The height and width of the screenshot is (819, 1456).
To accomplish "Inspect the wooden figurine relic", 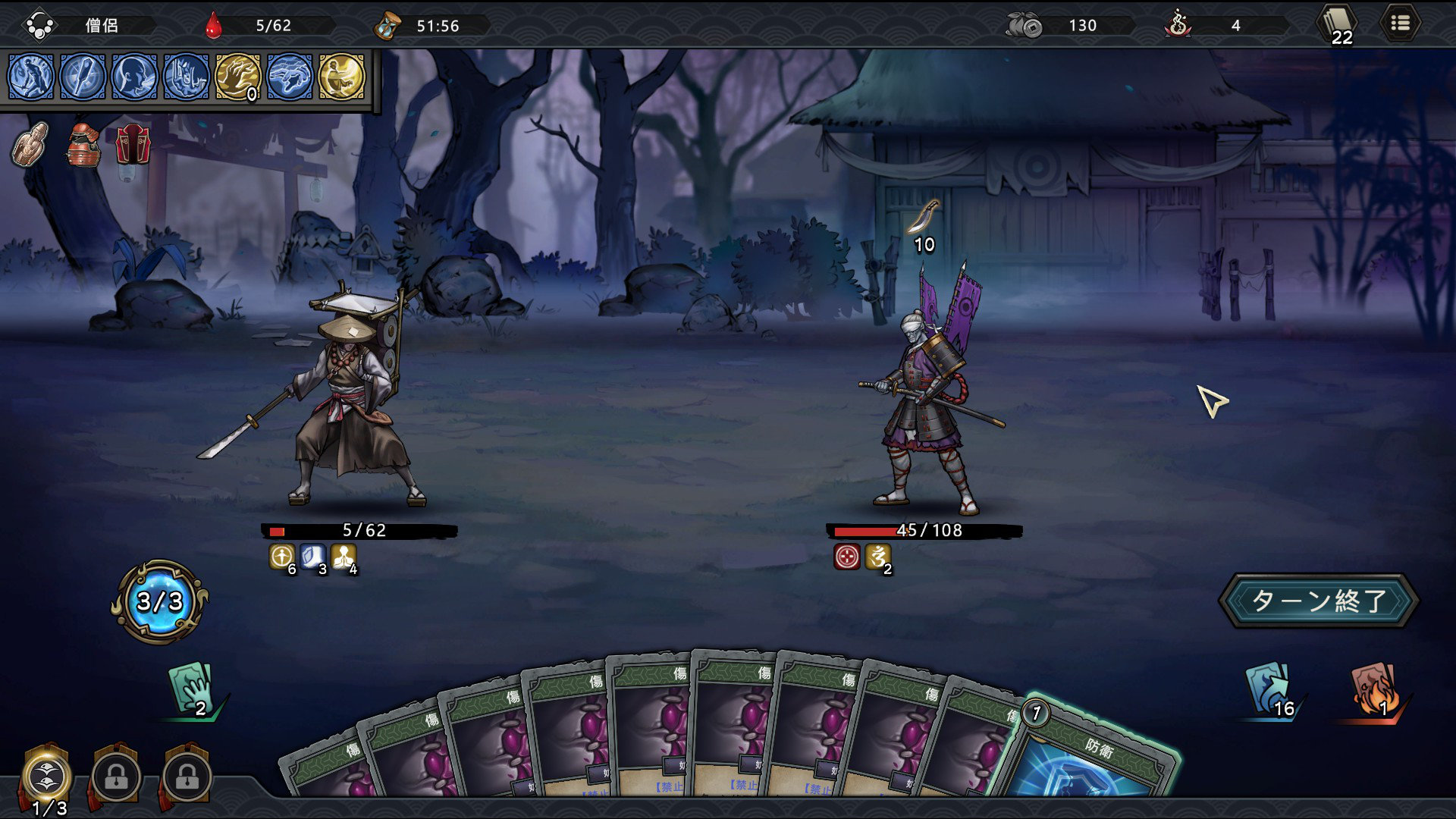I will (x=30, y=143).
